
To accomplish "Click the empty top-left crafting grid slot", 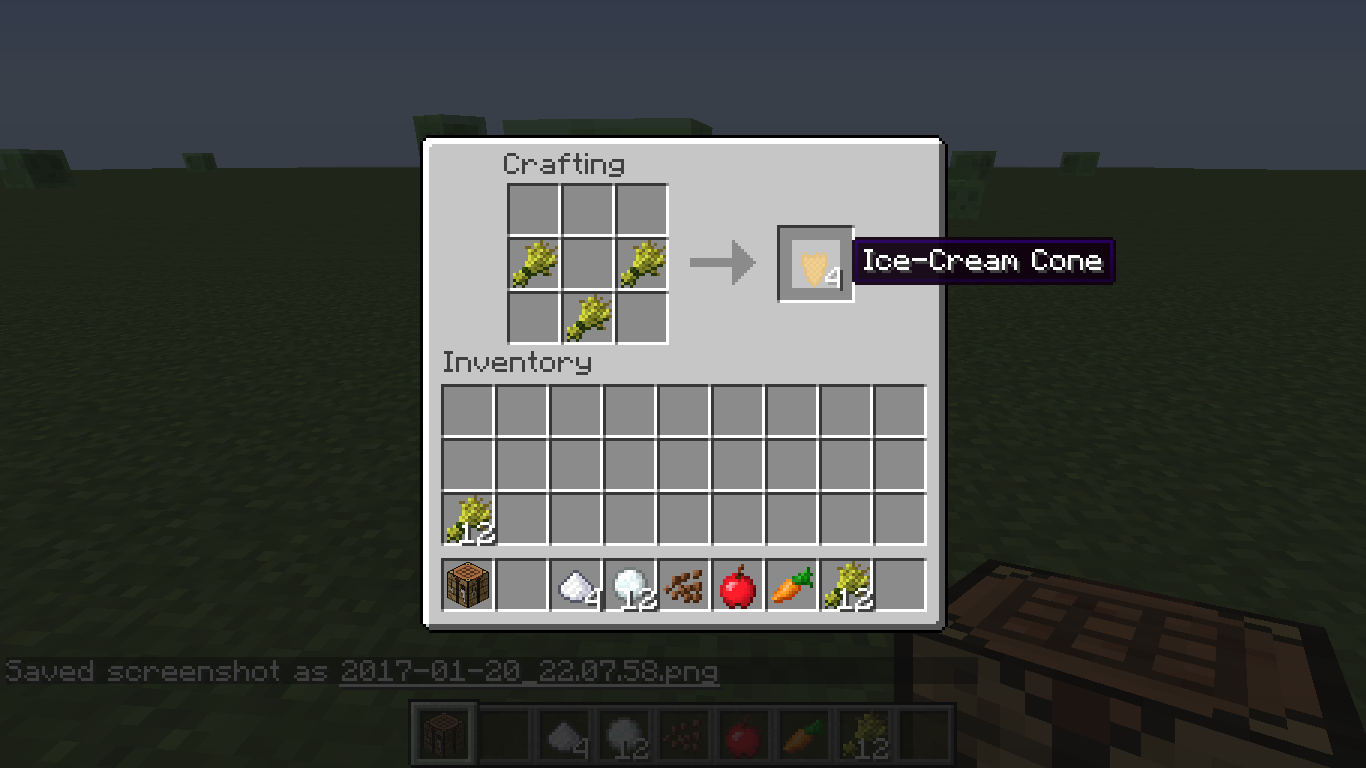I will pos(533,208).
